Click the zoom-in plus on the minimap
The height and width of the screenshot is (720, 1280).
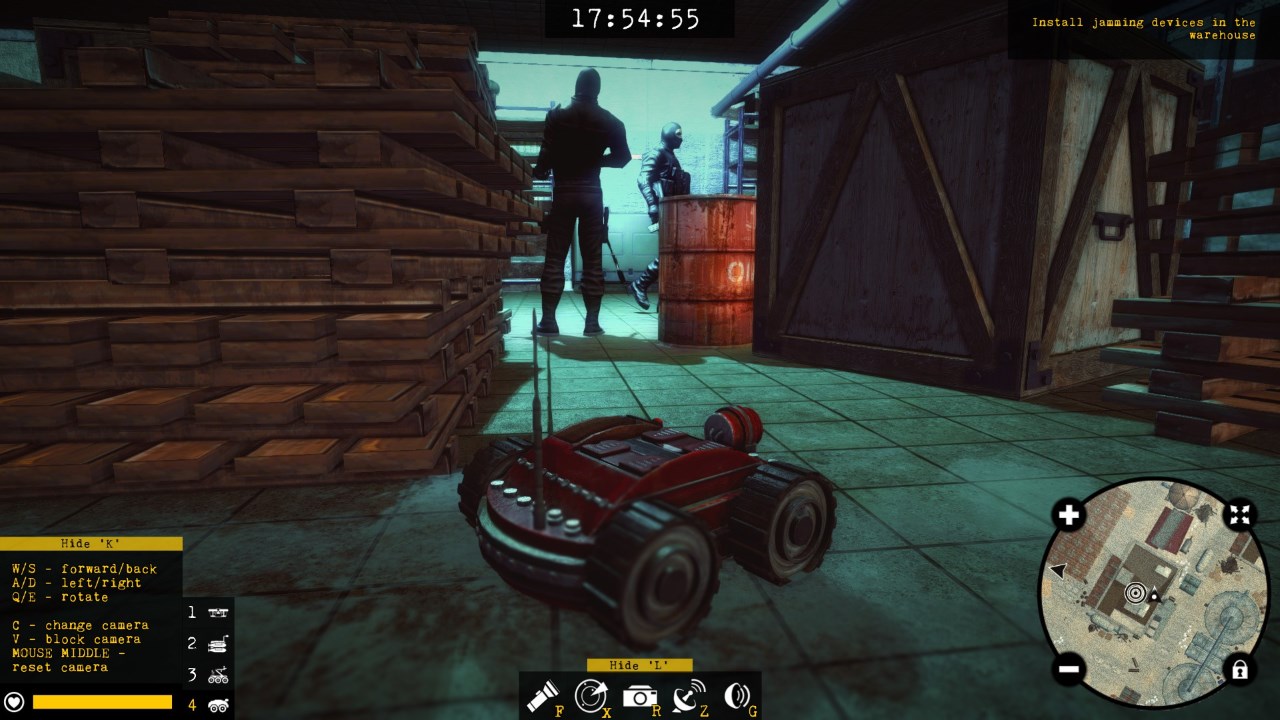[1069, 515]
